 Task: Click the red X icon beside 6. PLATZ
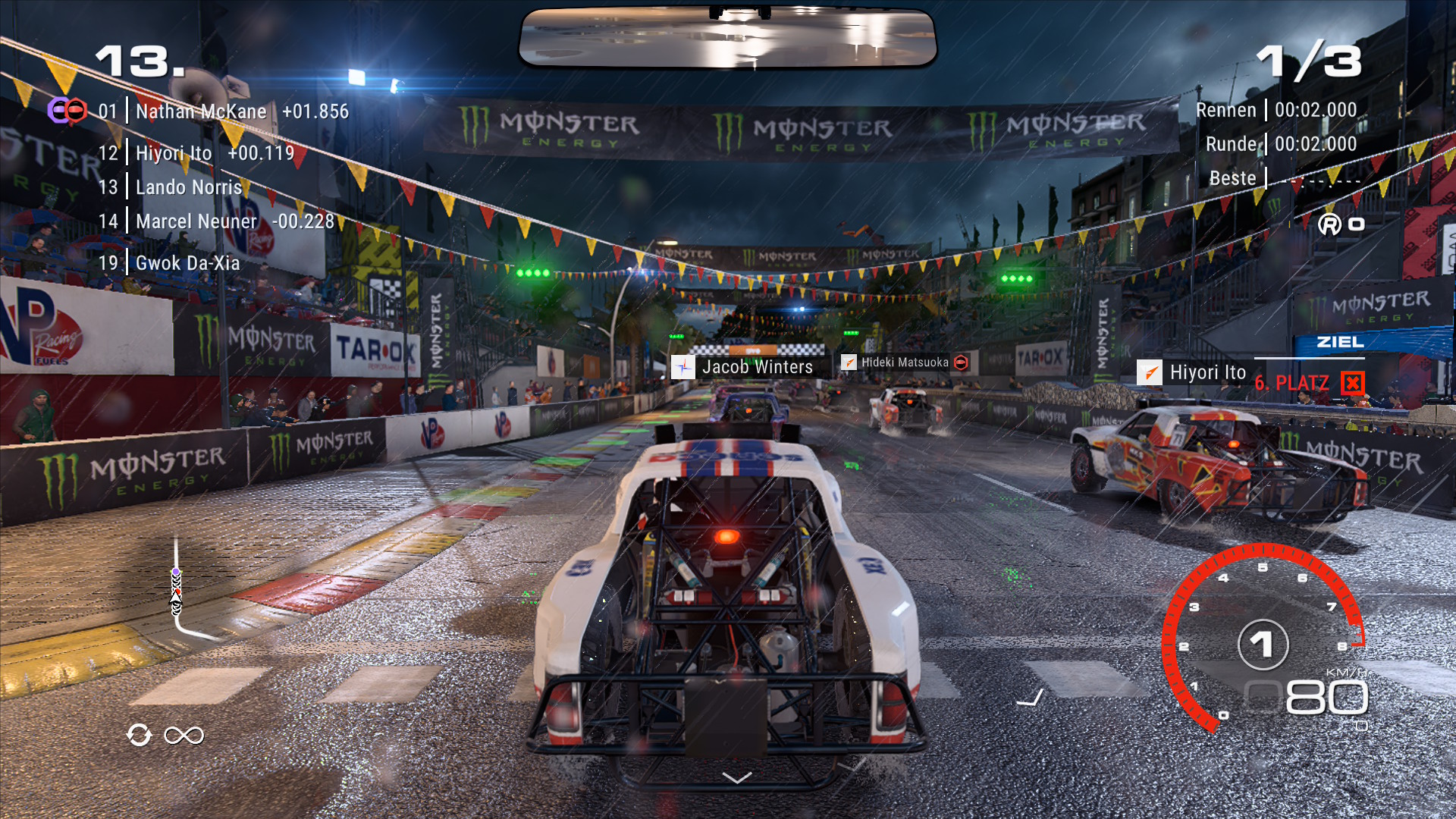click(x=1352, y=383)
